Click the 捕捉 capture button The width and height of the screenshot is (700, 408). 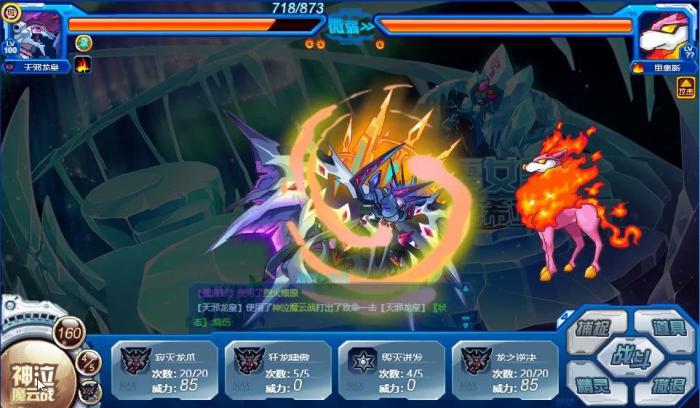click(x=600, y=327)
